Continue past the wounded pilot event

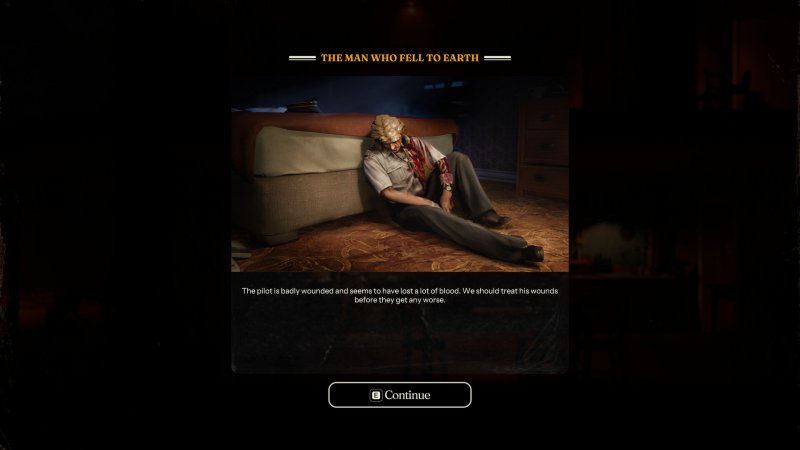coord(400,395)
